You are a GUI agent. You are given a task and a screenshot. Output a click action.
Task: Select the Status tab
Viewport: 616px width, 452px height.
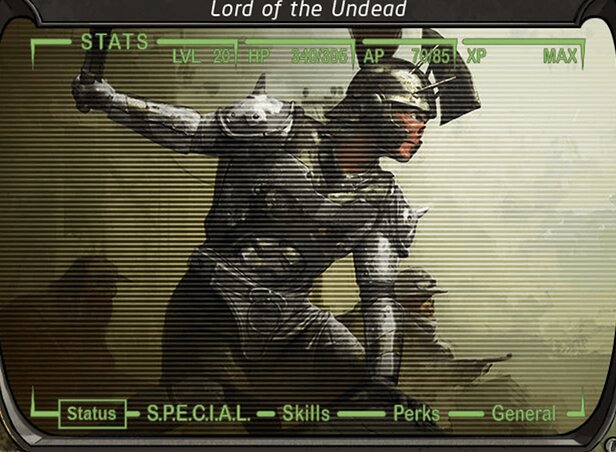tap(92, 413)
